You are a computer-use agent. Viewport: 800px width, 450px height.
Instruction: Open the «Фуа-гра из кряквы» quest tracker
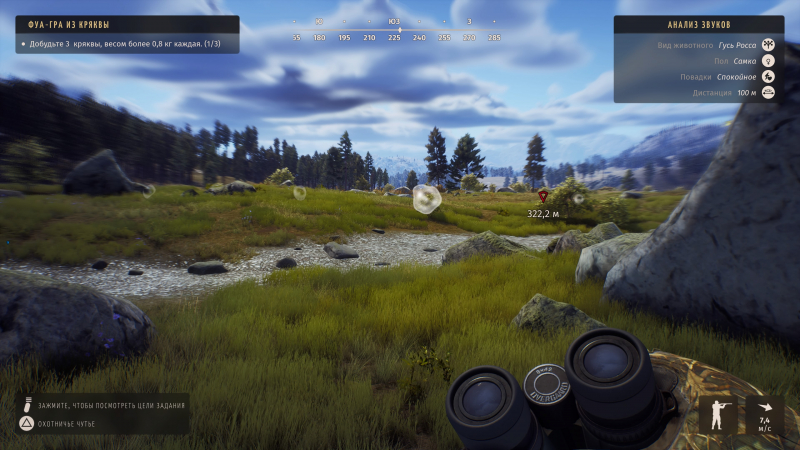[x=127, y=24]
